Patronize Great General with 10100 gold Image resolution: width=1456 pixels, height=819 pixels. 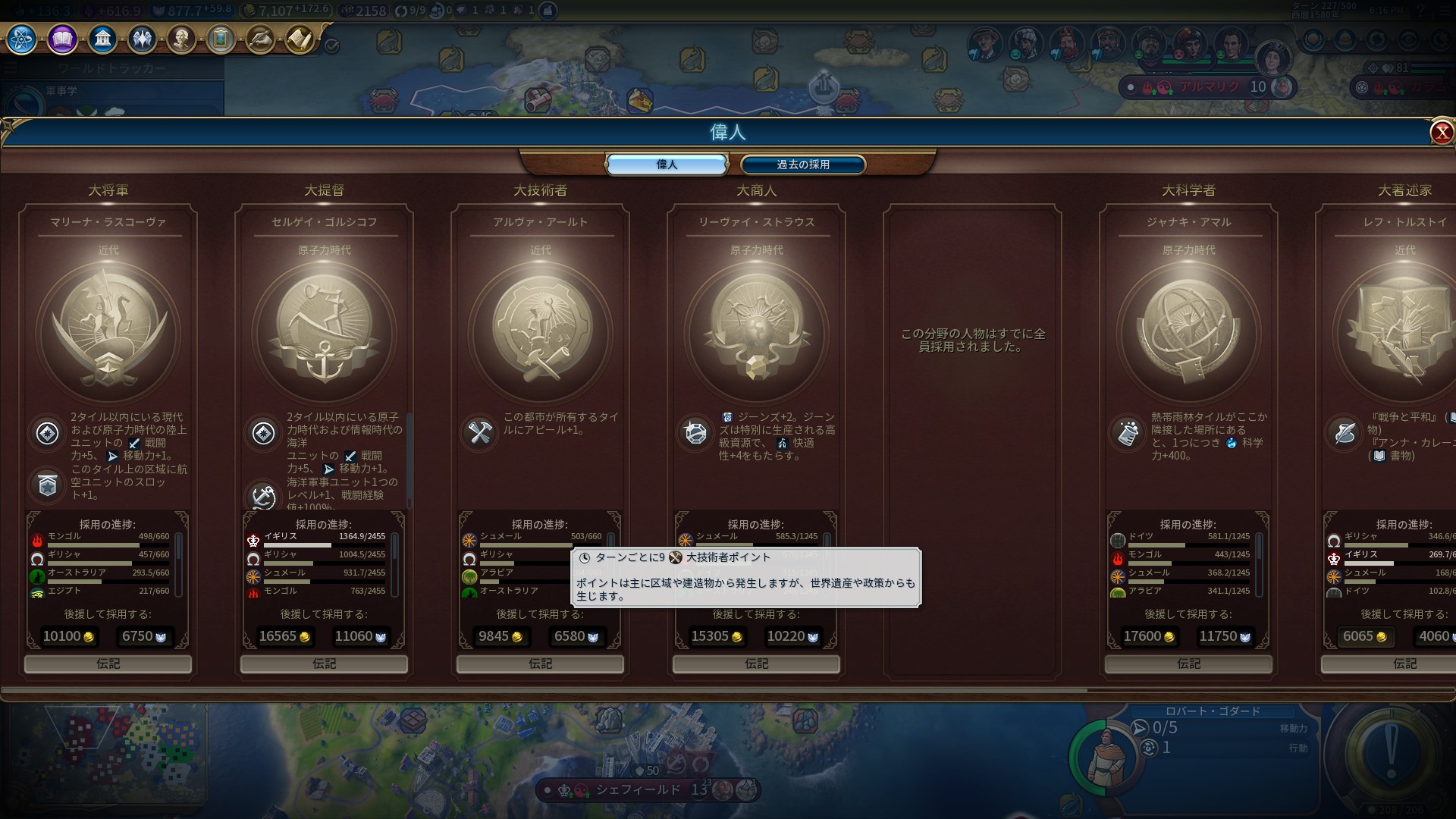(68, 637)
